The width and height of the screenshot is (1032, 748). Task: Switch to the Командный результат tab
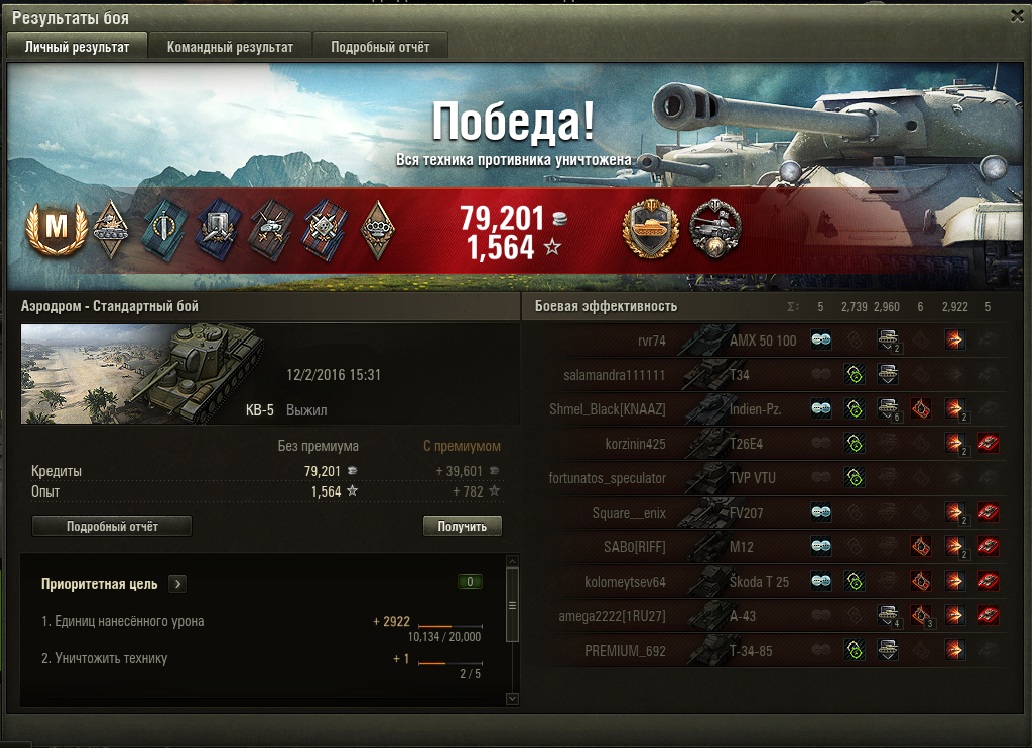[230, 47]
